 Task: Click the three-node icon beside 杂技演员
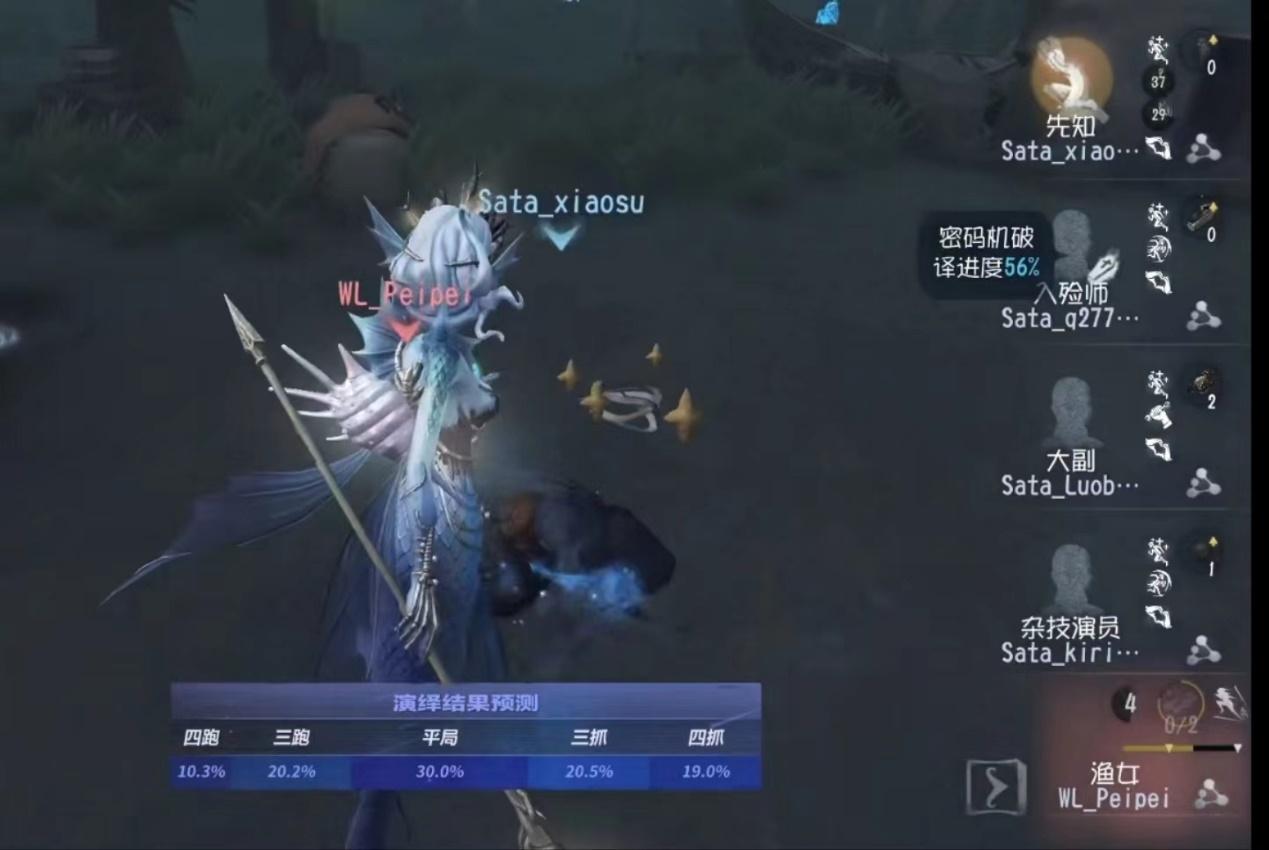(x=1203, y=651)
